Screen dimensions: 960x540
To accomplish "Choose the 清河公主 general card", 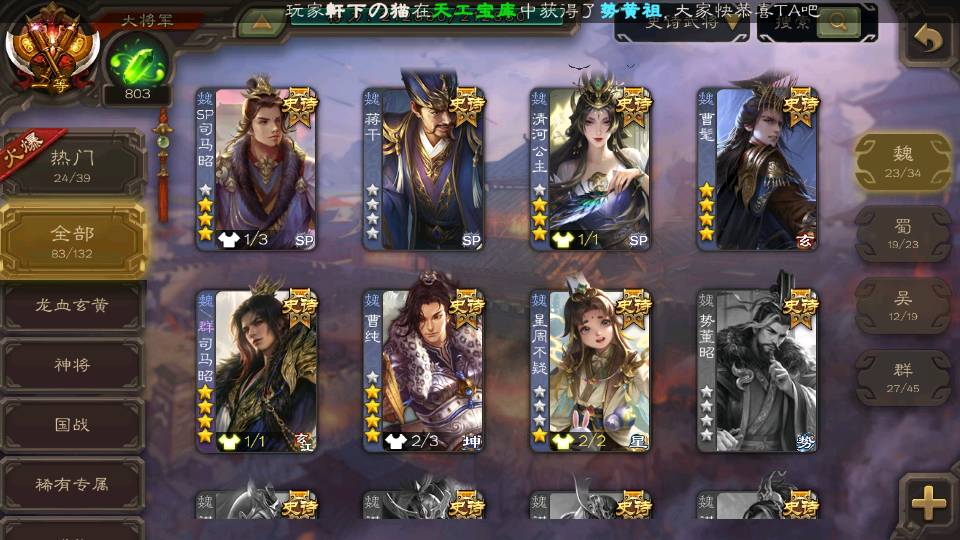I will pos(590,168).
